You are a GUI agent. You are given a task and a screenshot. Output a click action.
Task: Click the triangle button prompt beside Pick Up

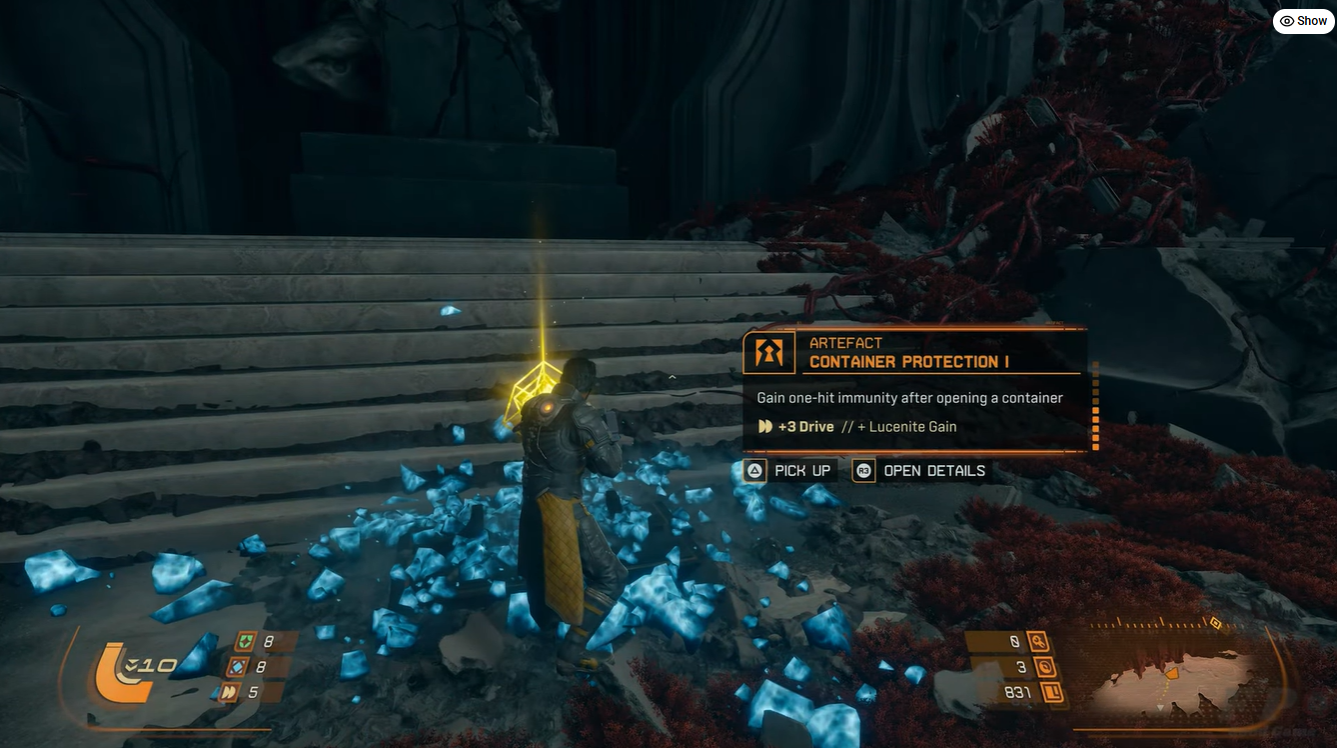coord(754,470)
